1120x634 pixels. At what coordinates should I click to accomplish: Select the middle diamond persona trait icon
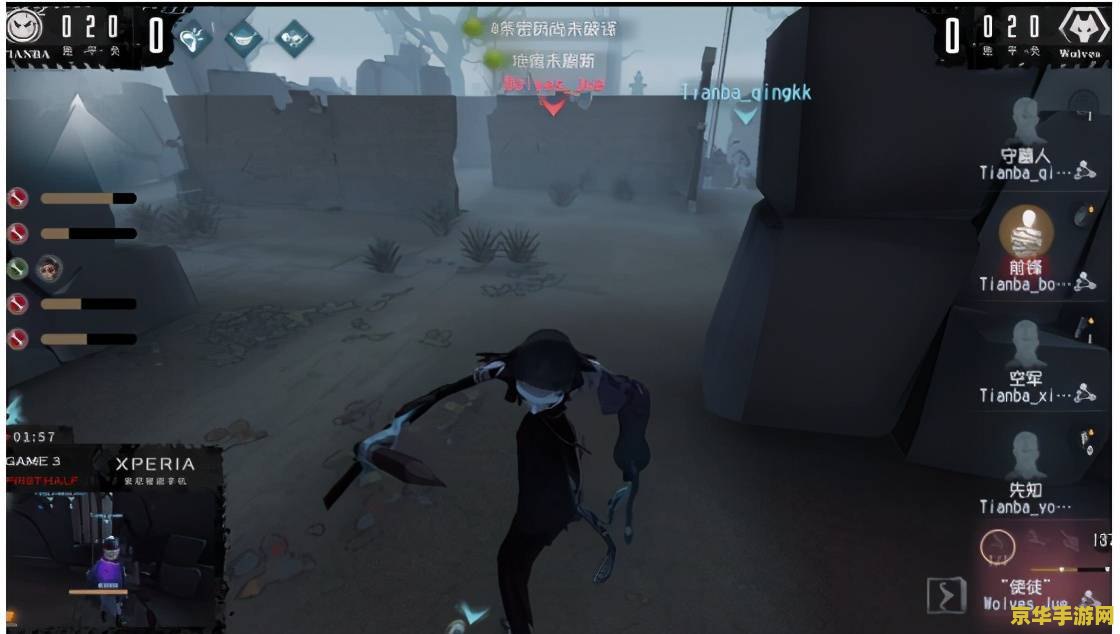click(243, 38)
